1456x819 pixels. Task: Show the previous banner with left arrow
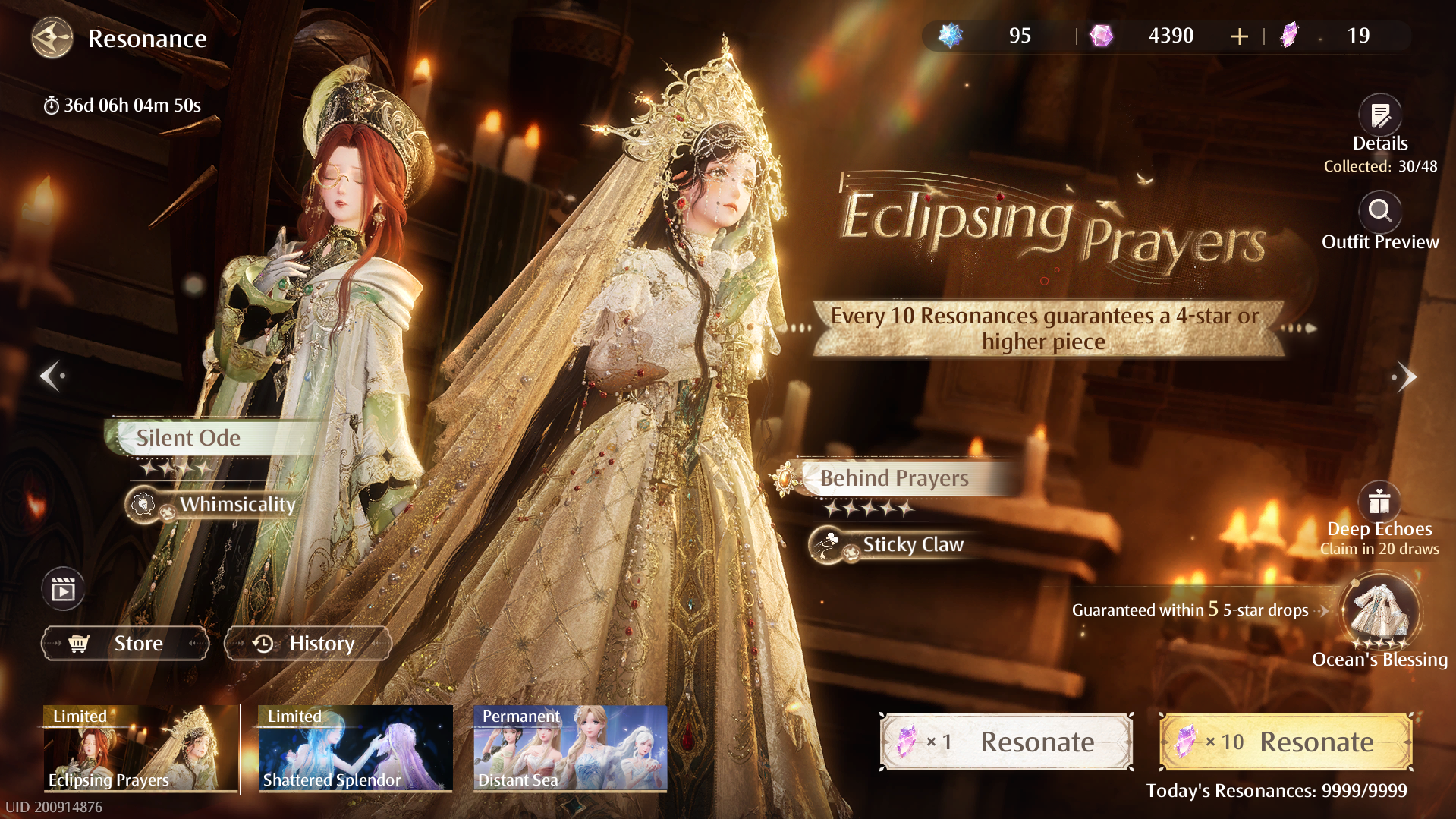click(x=52, y=376)
